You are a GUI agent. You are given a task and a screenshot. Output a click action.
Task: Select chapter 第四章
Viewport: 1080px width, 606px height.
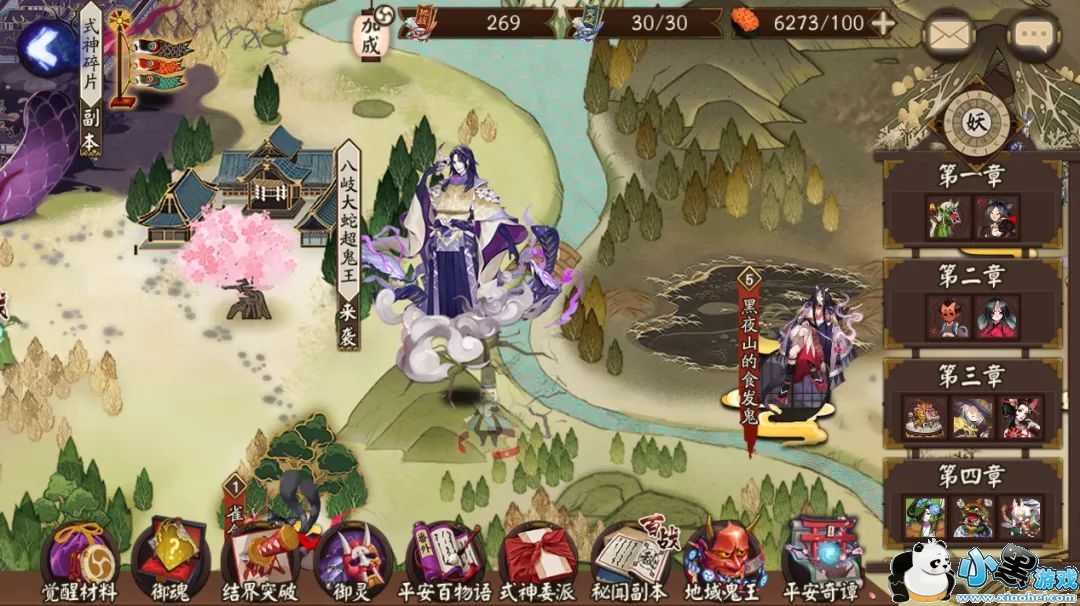(971, 501)
